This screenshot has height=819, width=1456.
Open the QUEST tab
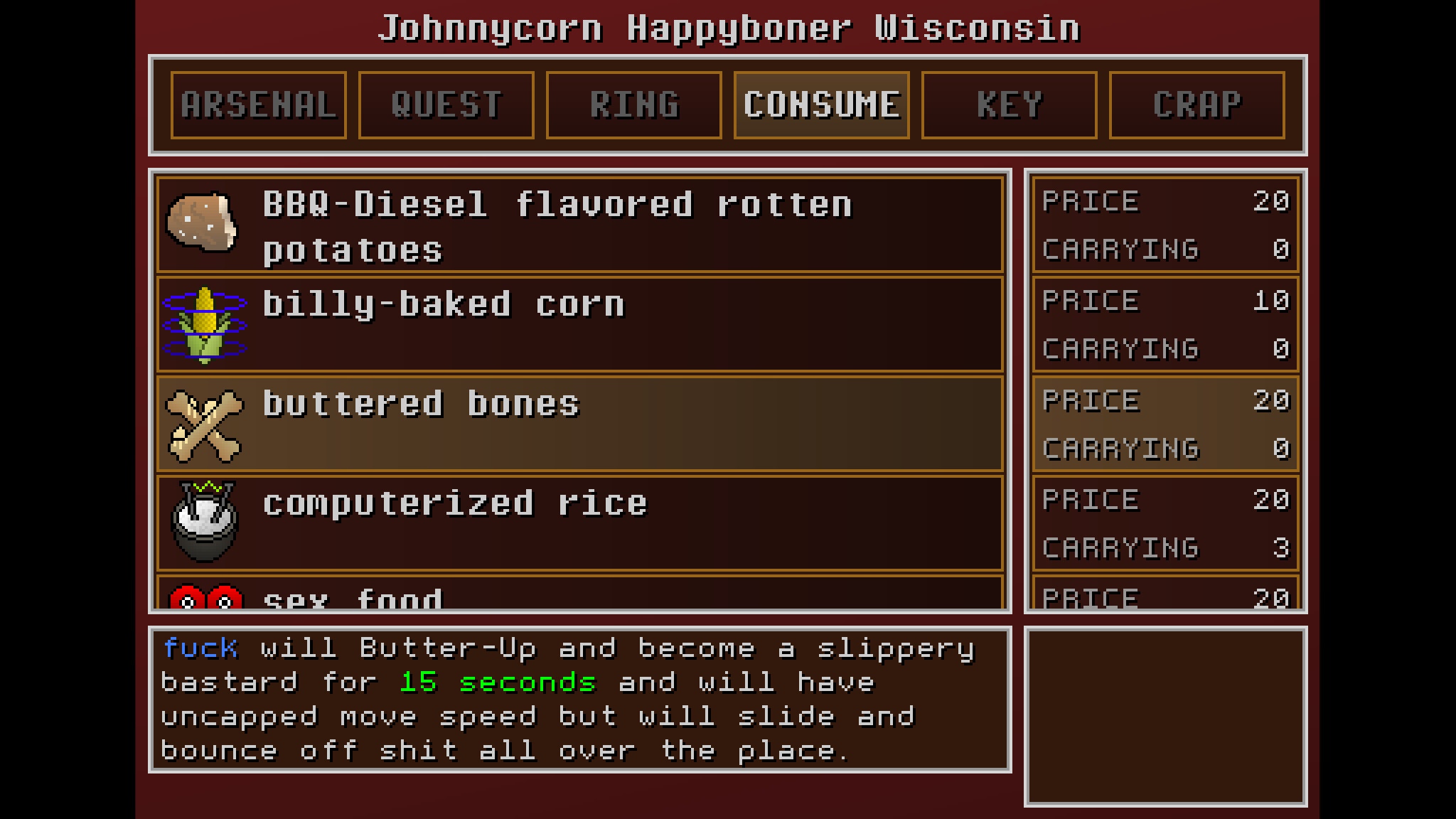click(446, 104)
